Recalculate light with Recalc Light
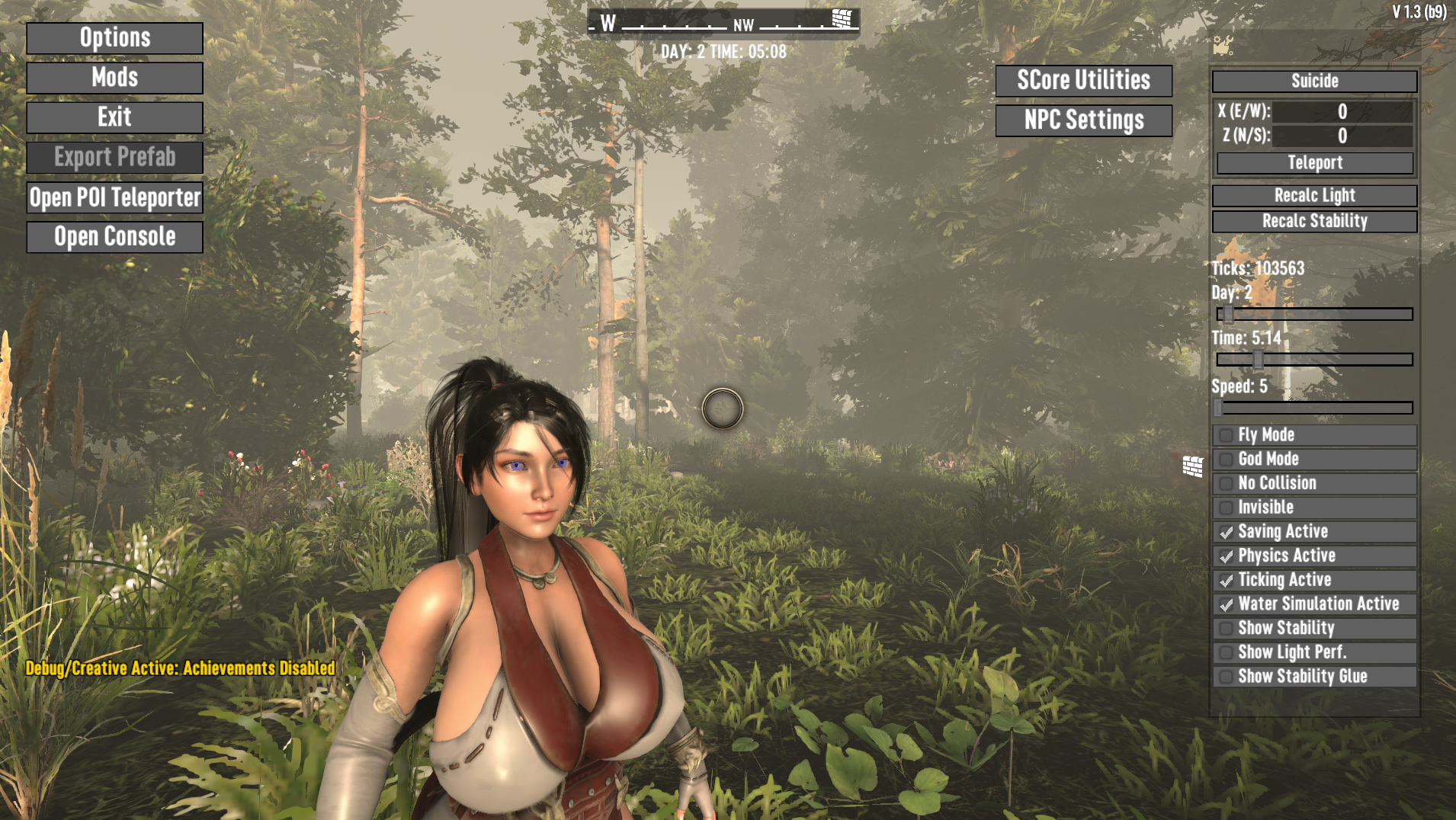Screen dimensions: 1456x820 [1314, 196]
